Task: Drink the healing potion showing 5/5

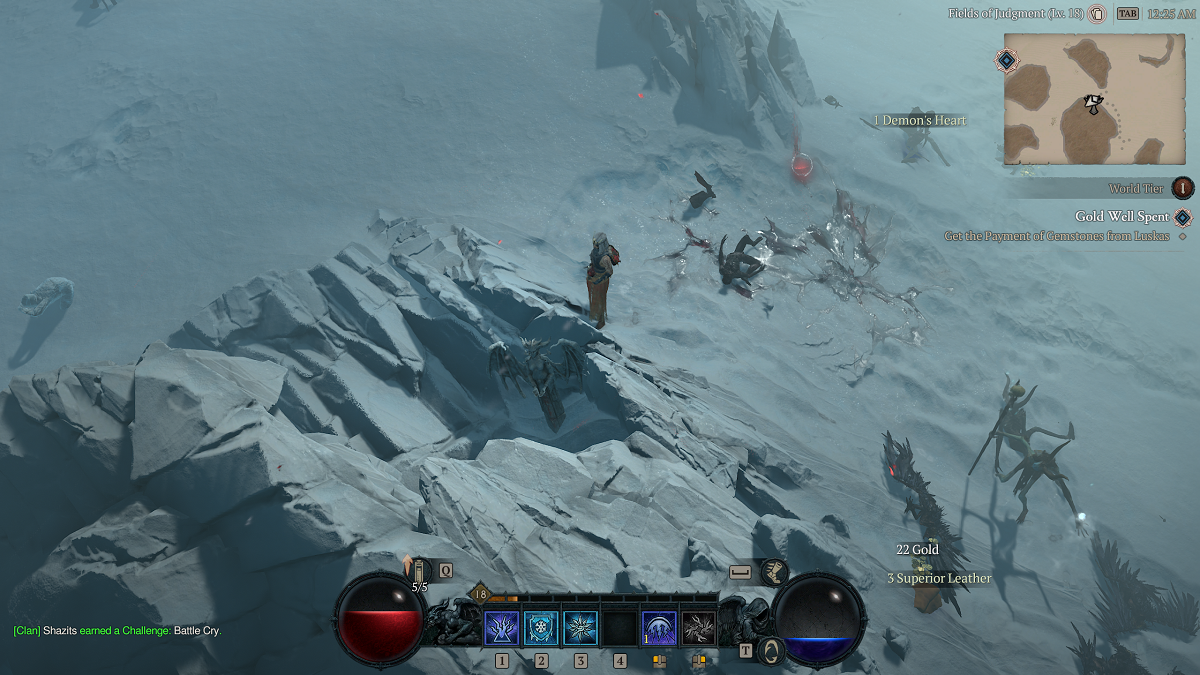Action: tap(419, 573)
